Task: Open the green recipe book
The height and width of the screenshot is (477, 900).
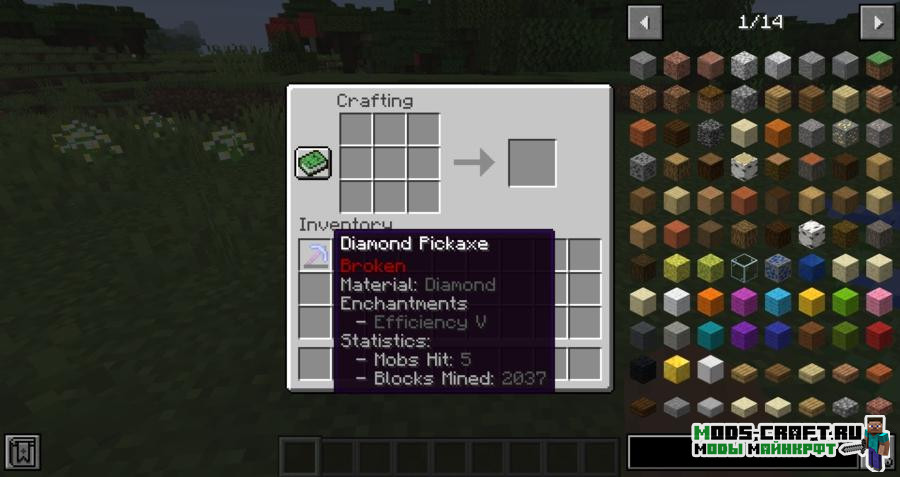Action: click(312, 162)
